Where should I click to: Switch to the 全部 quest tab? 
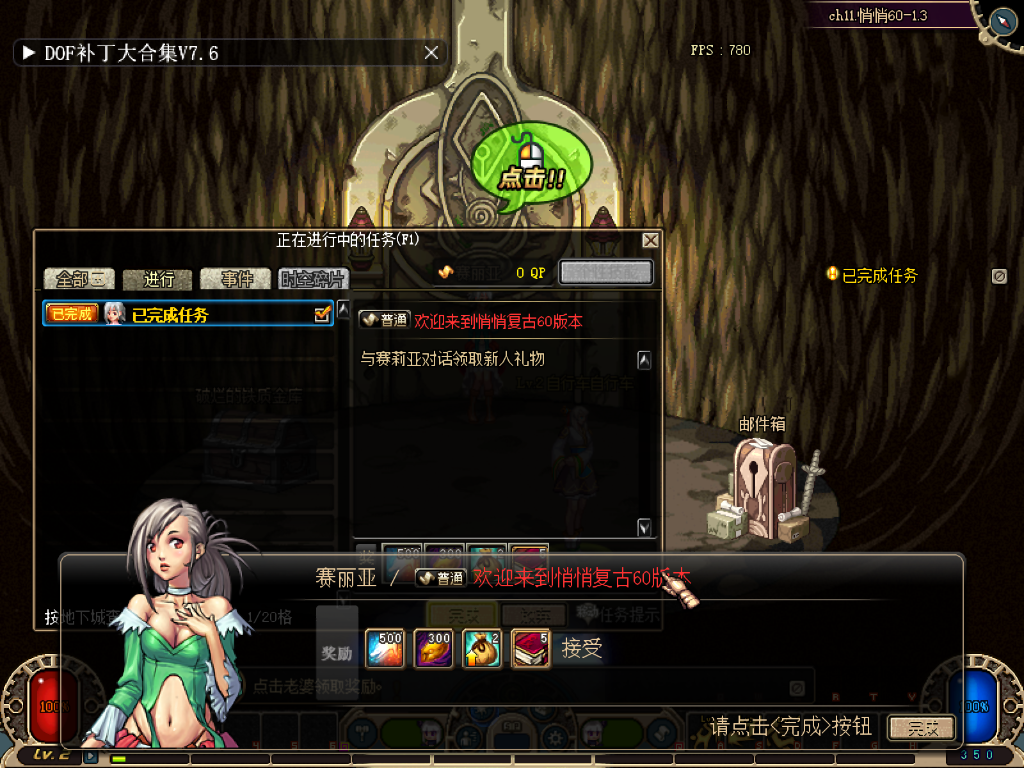click(78, 279)
